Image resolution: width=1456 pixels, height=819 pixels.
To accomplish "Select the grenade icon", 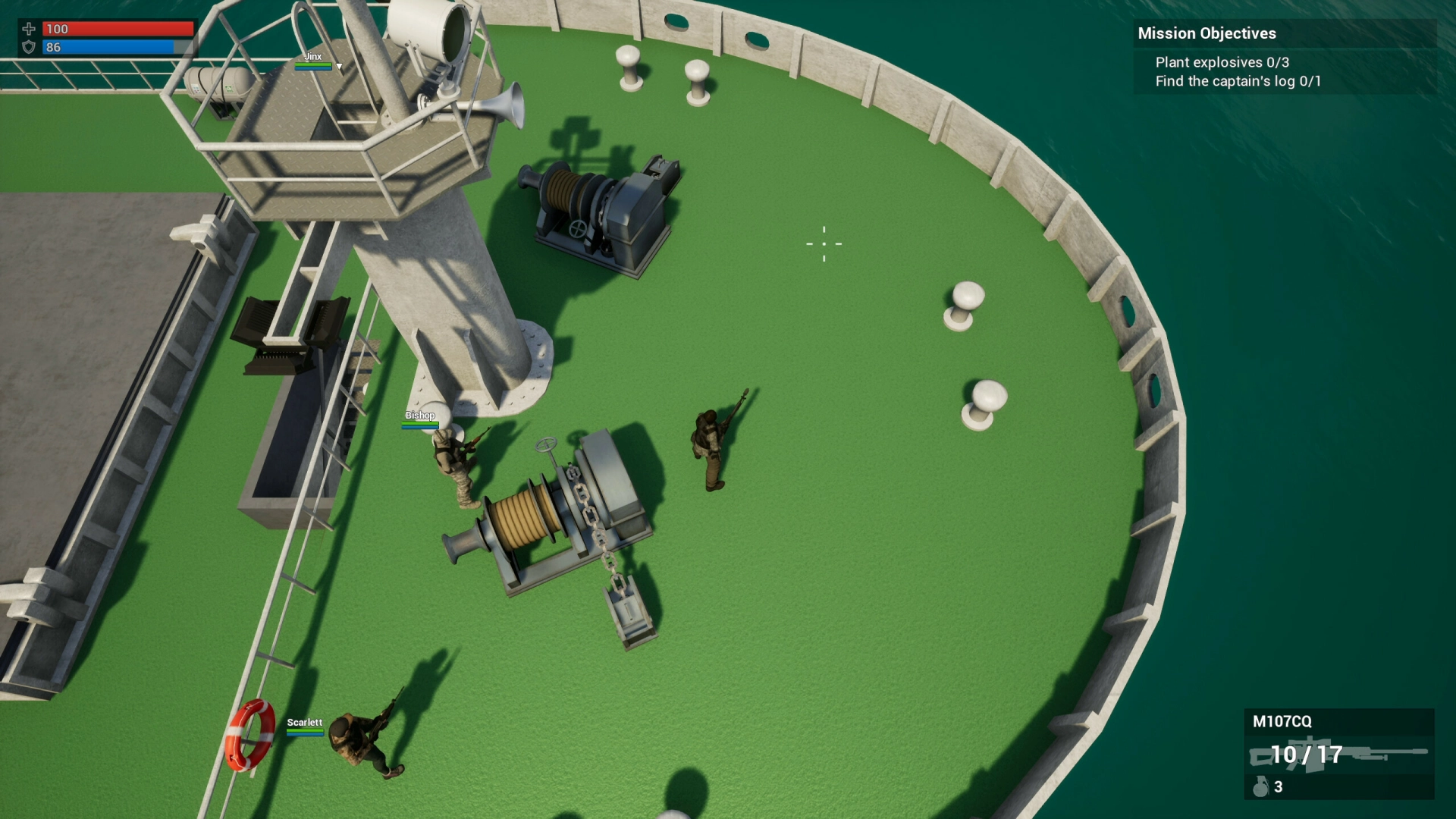I will click(x=1260, y=786).
